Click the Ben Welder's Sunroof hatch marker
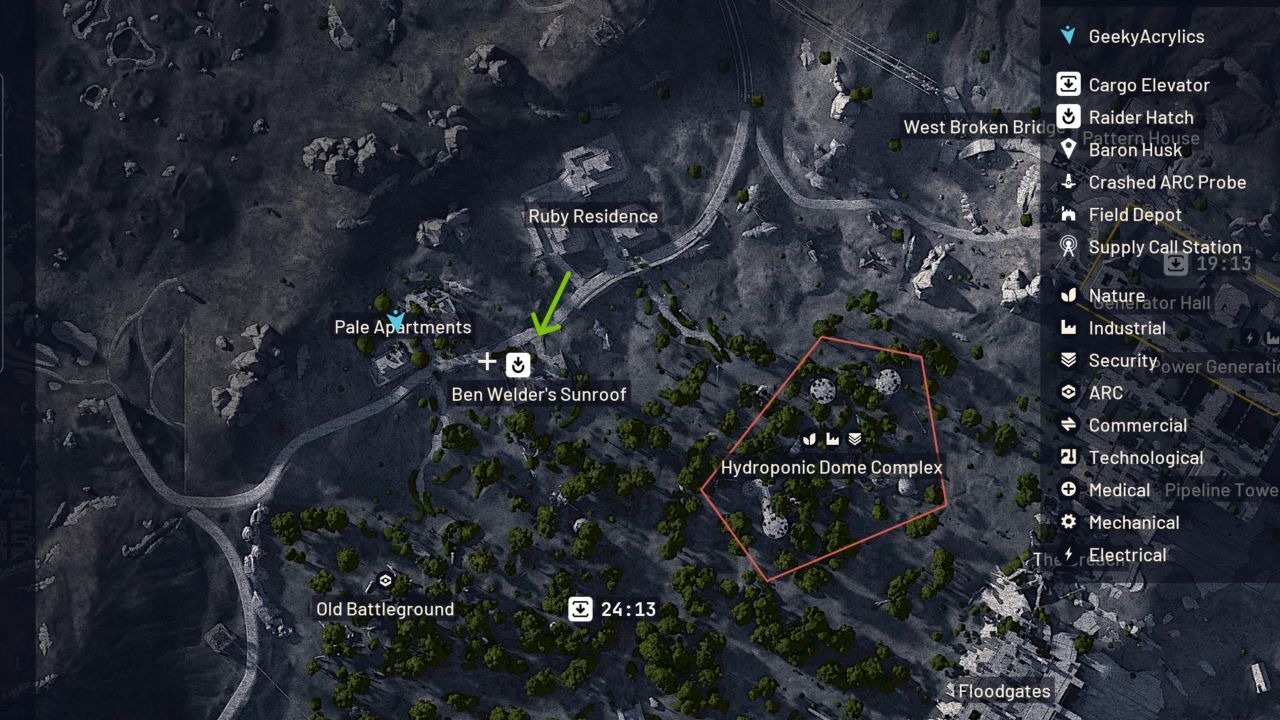Image resolution: width=1280 pixels, height=720 pixels. click(517, 363)
